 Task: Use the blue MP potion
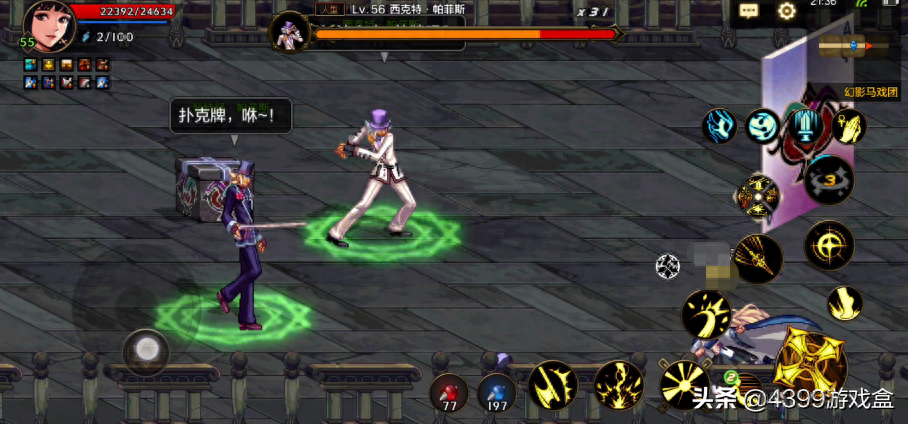coord(496,391)
